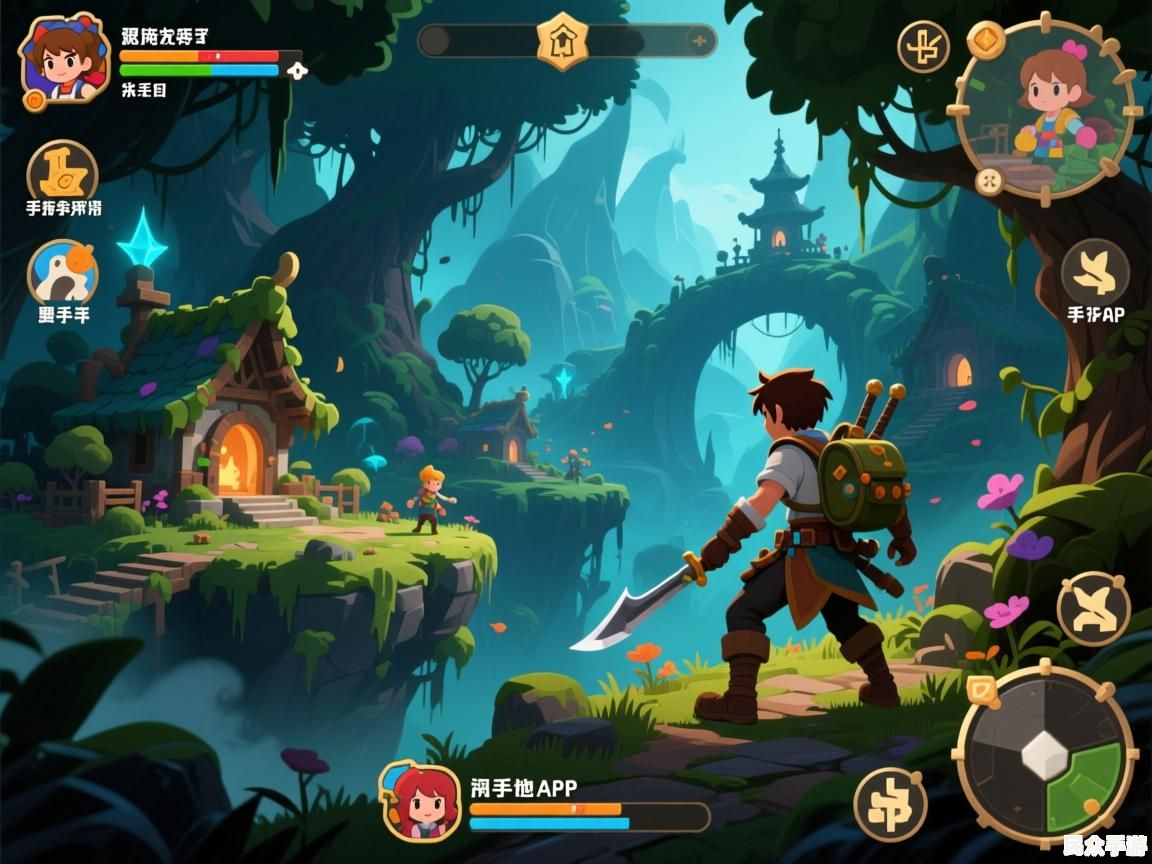Image resolution: width=1152 pixels, height=864 pixels.
Task: Activate the winged skill button labeled AP
Action: (1095, 272)
